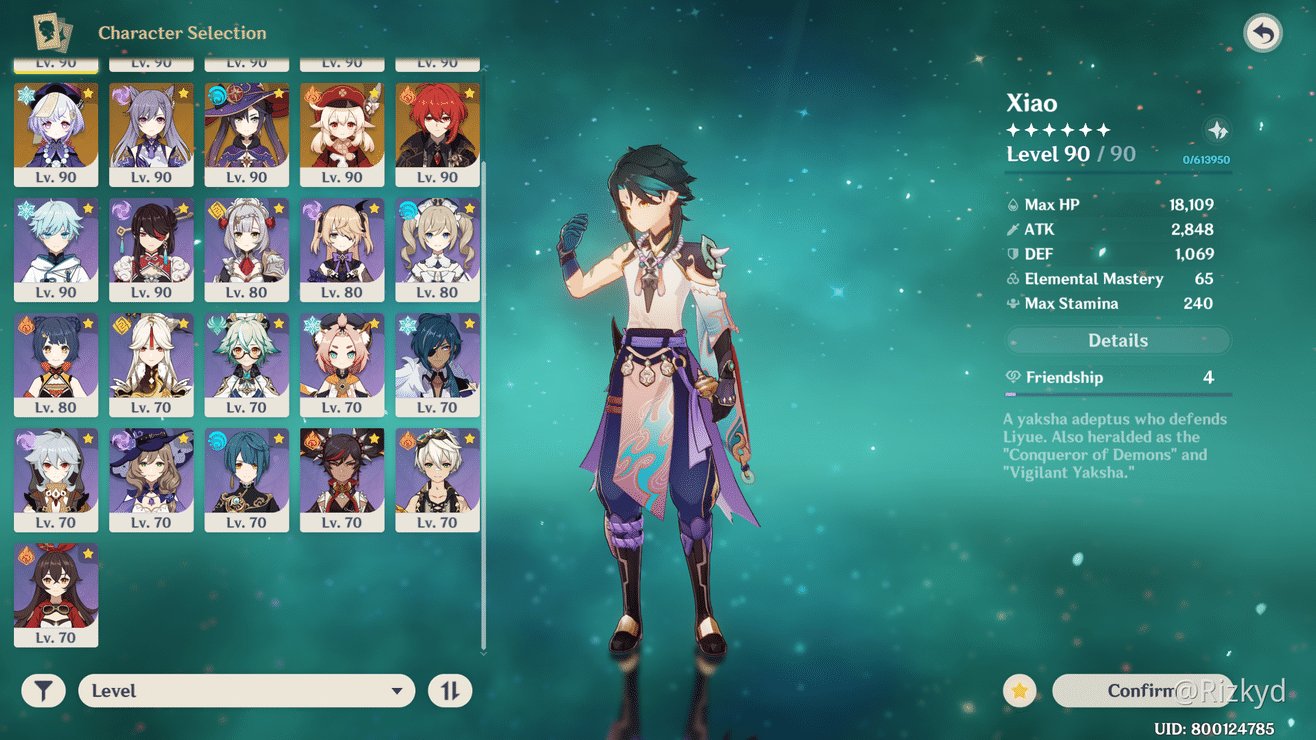Click the Elemental Mastery icon
Screen dimensions: 1316x740
tap(1011, 279)
